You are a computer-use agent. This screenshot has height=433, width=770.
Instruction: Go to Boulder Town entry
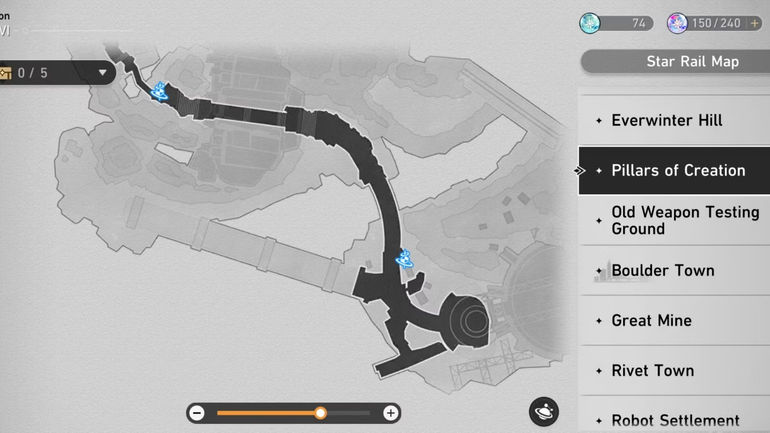(x=662, y=270)
